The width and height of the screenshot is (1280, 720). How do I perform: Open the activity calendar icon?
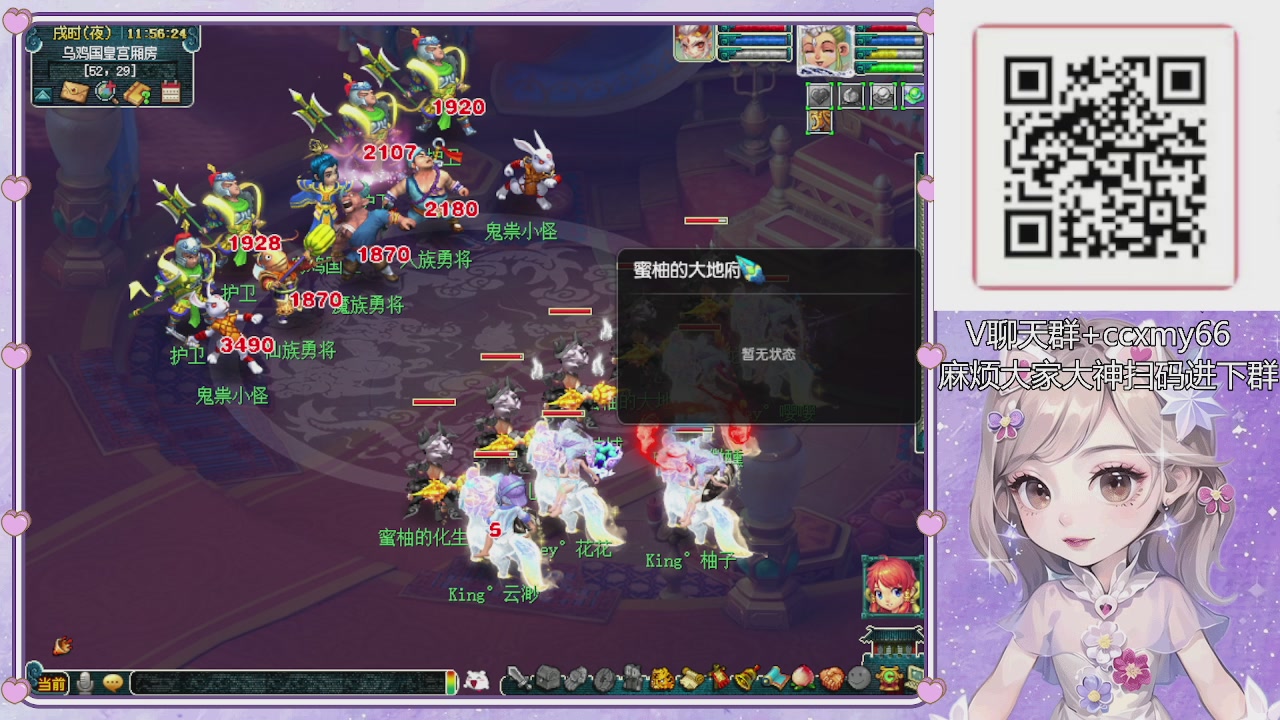point(170,94)
